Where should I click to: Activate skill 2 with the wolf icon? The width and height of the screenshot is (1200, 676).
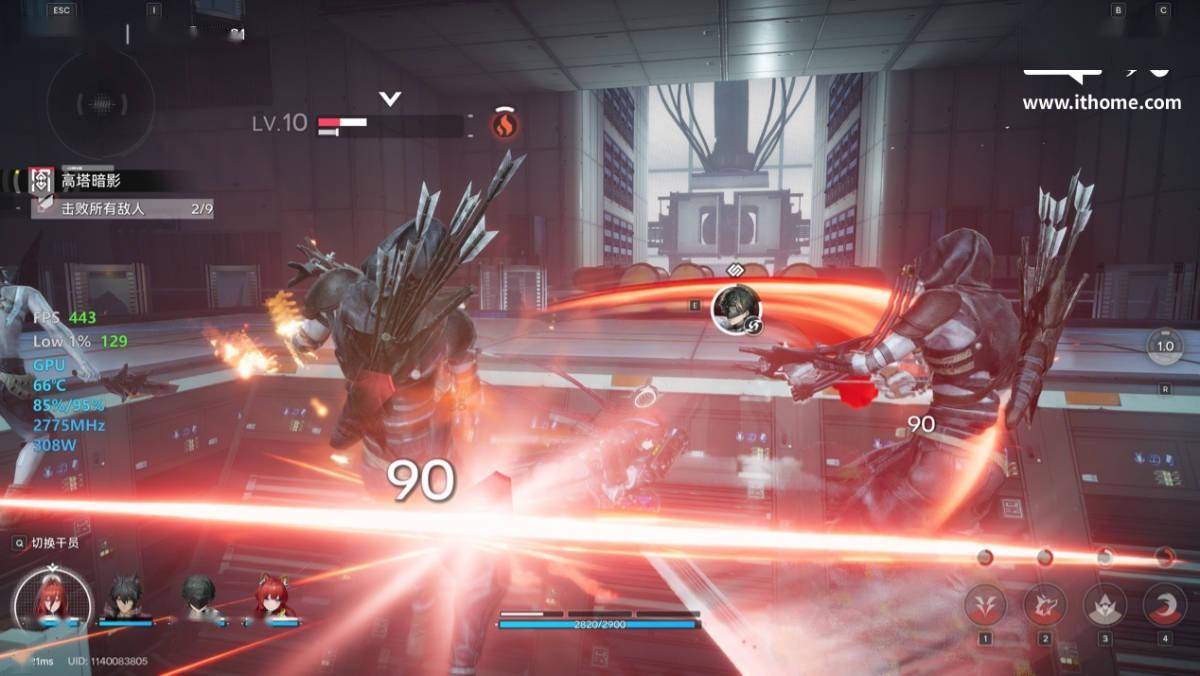coord(1045,605)
